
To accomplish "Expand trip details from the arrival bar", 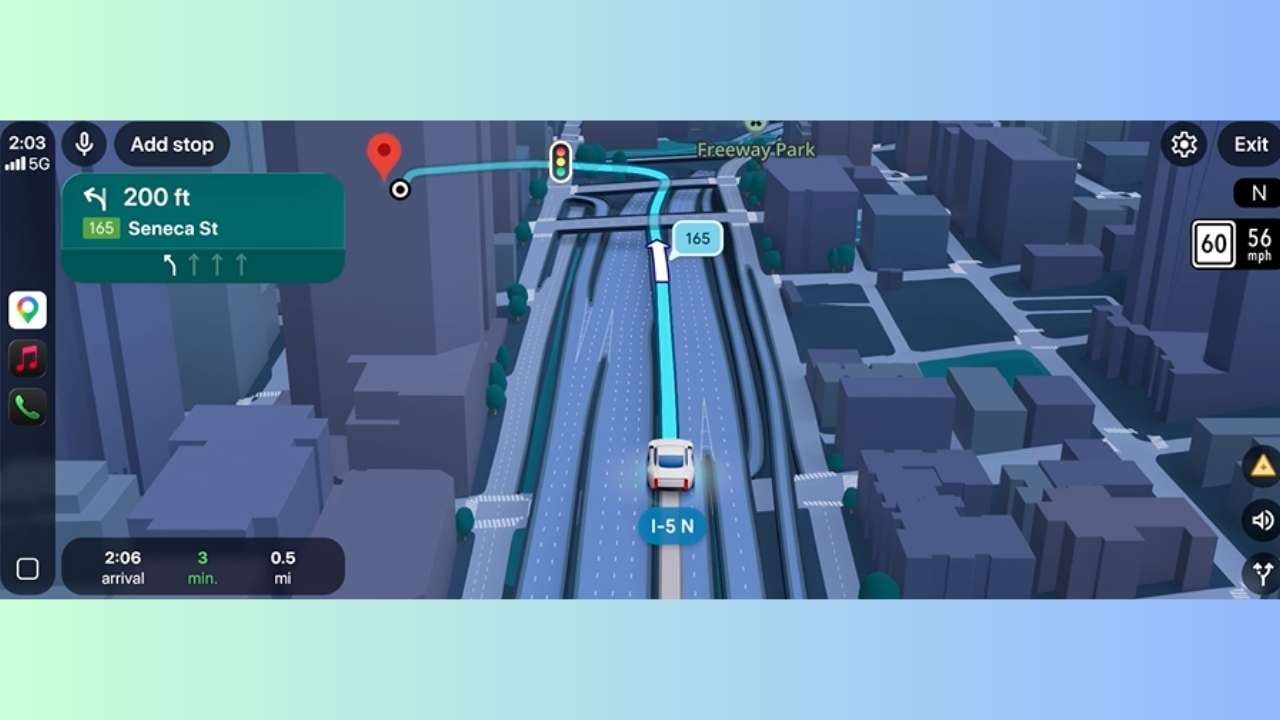I will [x=200, y=566].
